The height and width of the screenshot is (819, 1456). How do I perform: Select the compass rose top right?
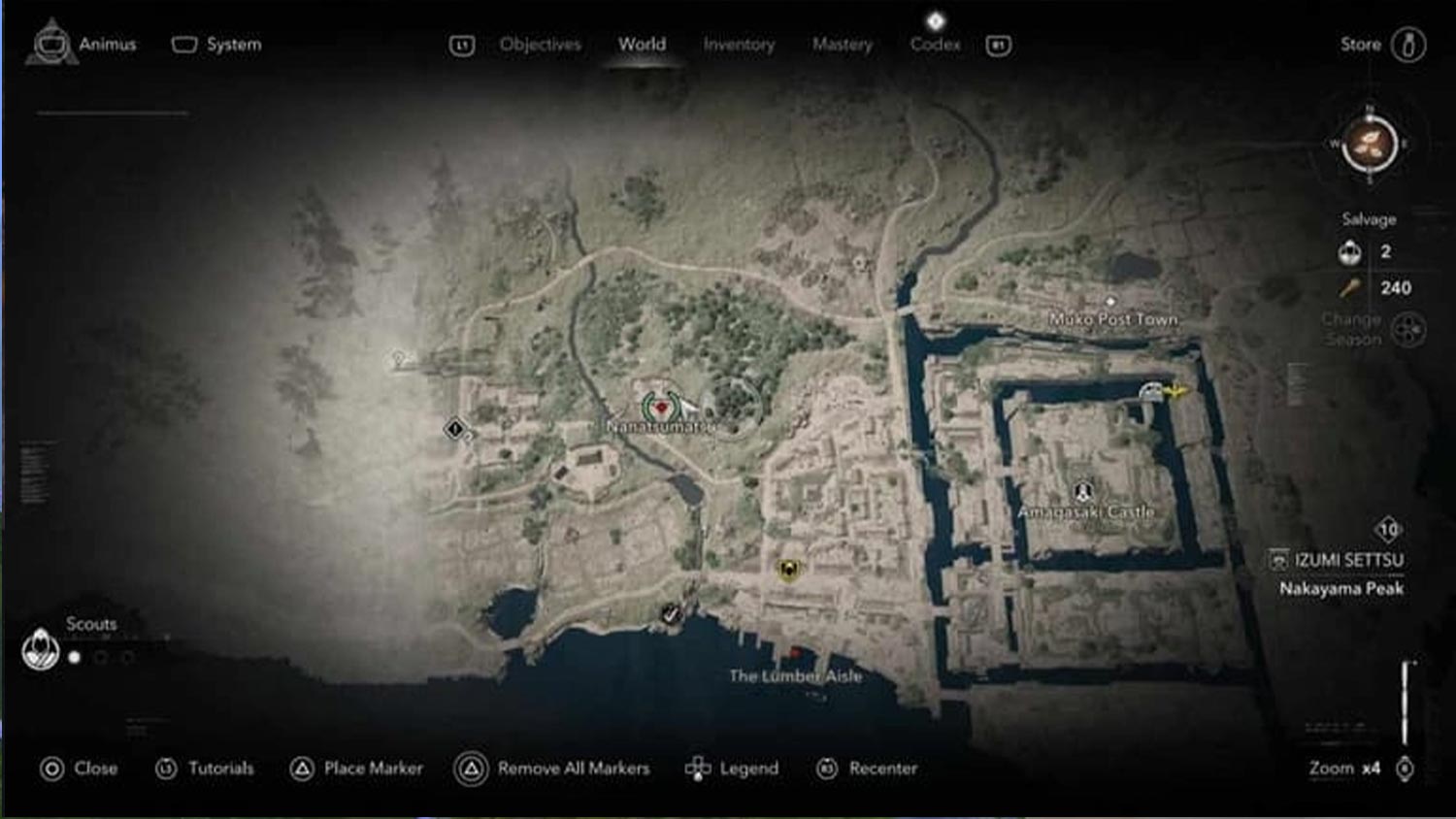pos(1369,144)
